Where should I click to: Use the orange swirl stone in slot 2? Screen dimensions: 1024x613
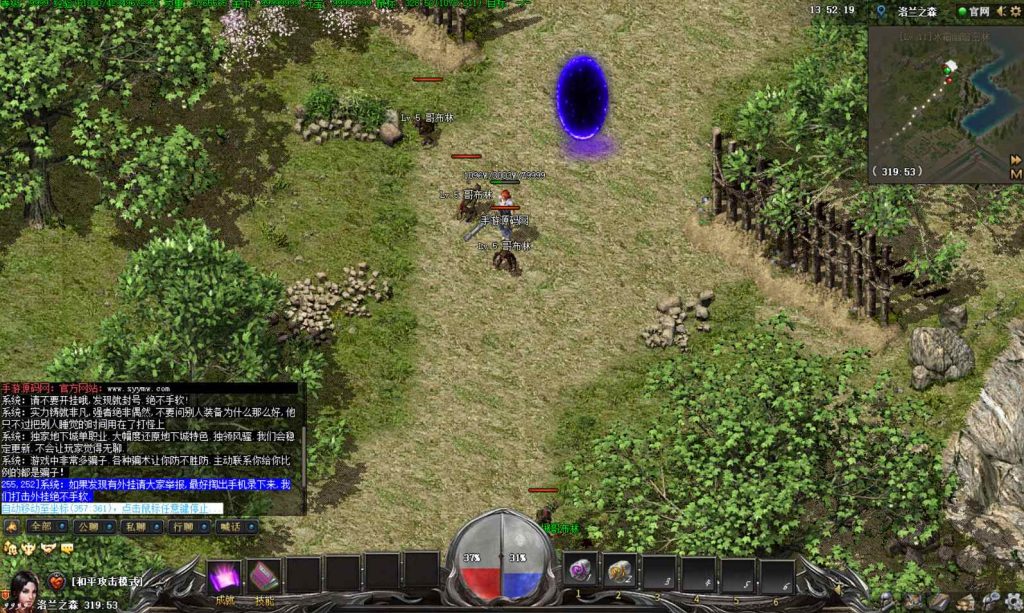[619, 571]
